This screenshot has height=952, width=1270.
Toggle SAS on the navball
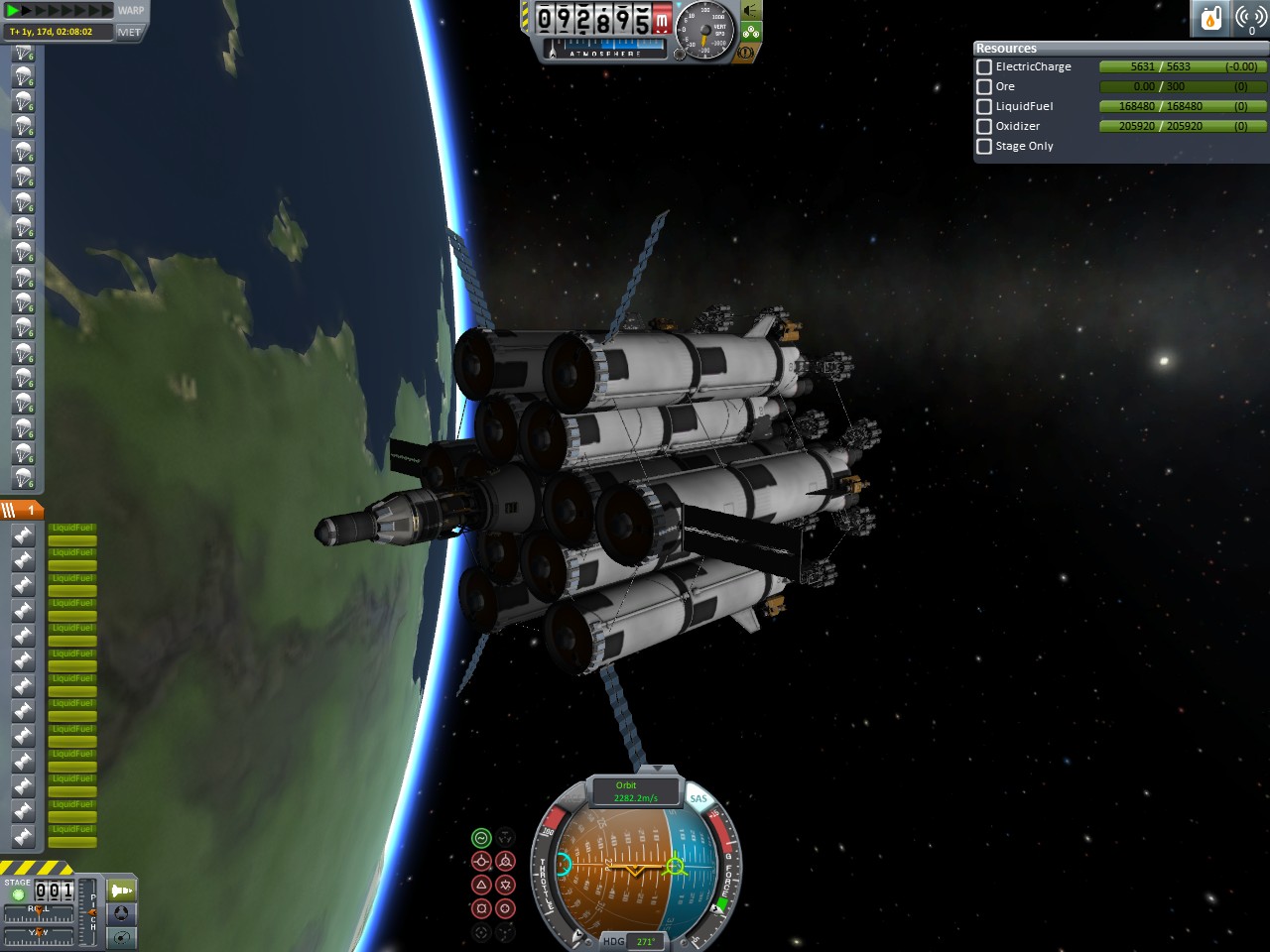699,798
